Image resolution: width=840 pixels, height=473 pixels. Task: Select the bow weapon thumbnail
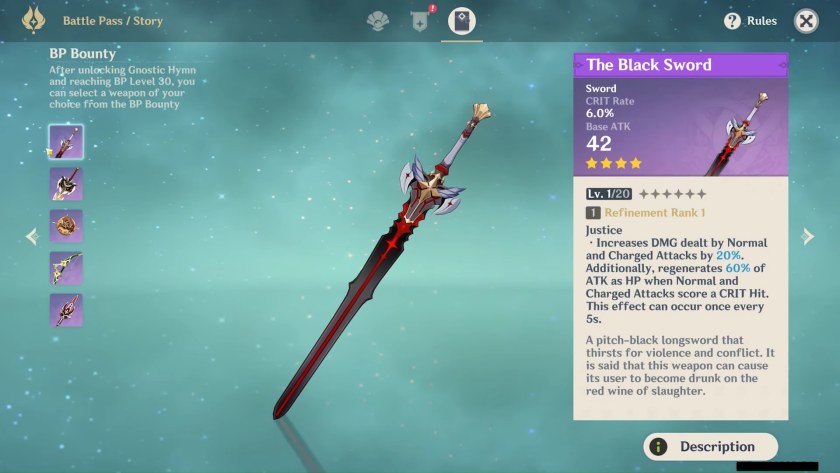[66, 268]
